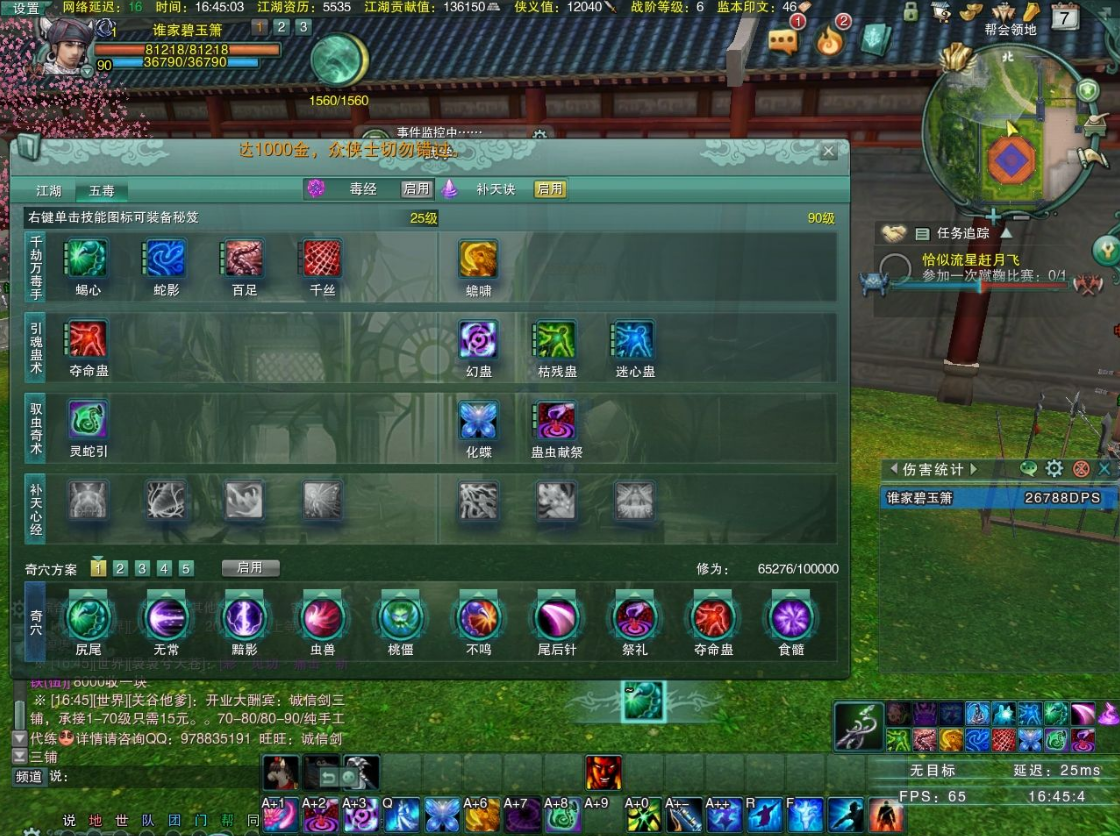Select the 蛊虫献祭 skill icon
The image size is (1120, 836).
coord(556,420)
